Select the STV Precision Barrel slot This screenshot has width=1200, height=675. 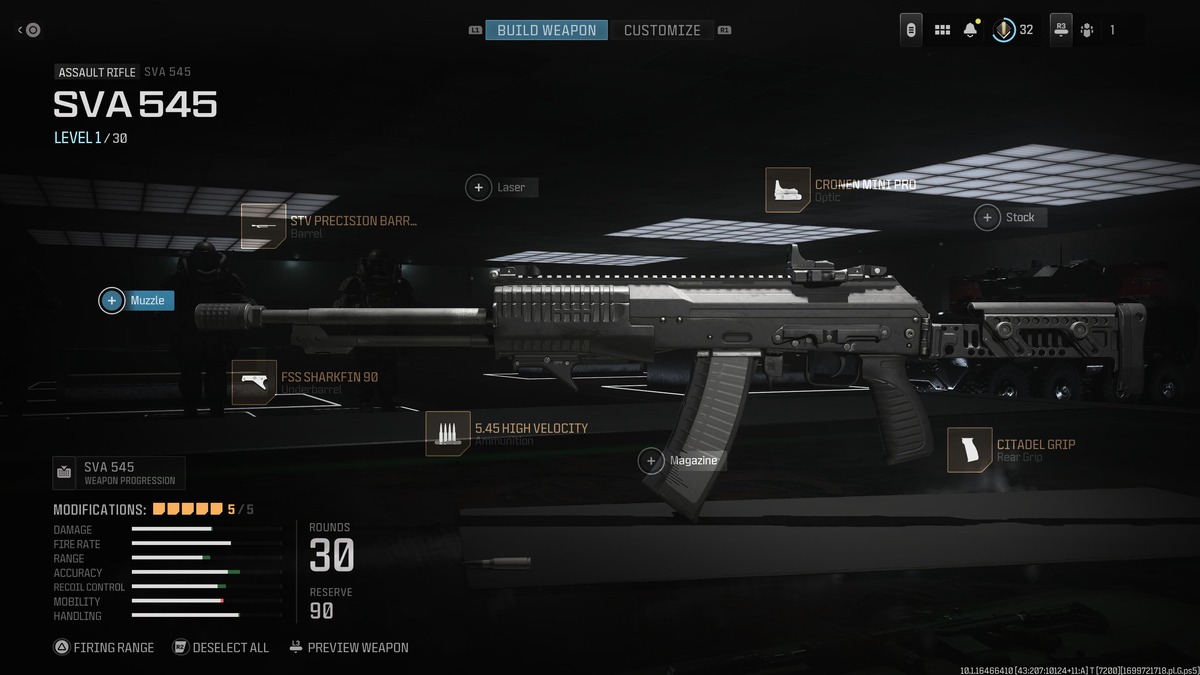click(x=330, y=225)
